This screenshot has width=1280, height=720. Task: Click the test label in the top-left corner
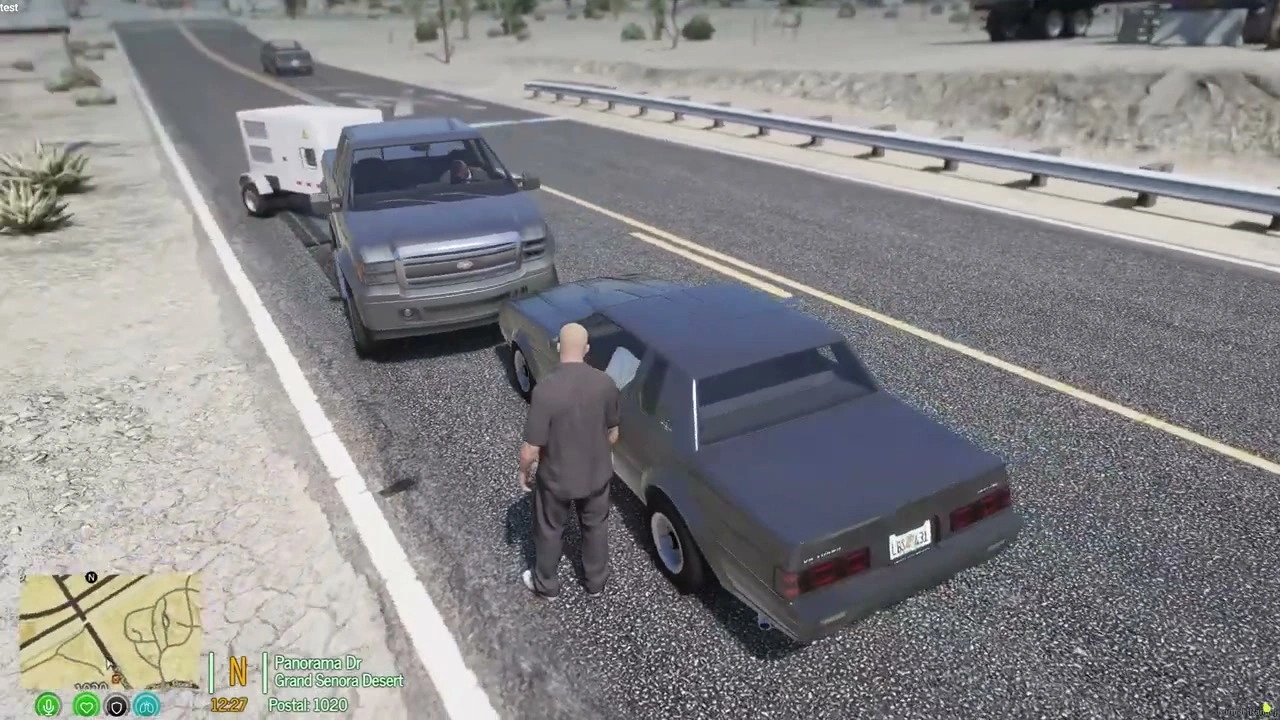coord(8,7)
